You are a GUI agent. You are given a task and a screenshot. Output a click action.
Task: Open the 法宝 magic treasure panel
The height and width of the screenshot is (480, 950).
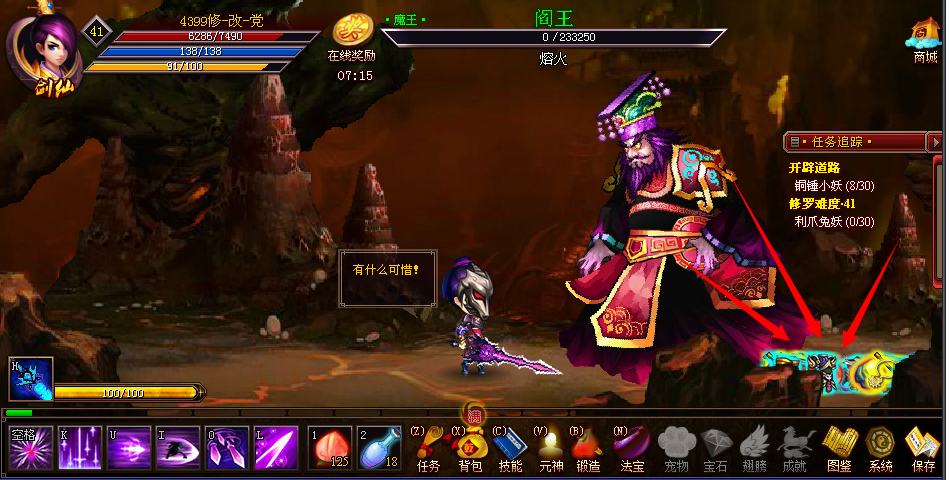pos(632,447)
